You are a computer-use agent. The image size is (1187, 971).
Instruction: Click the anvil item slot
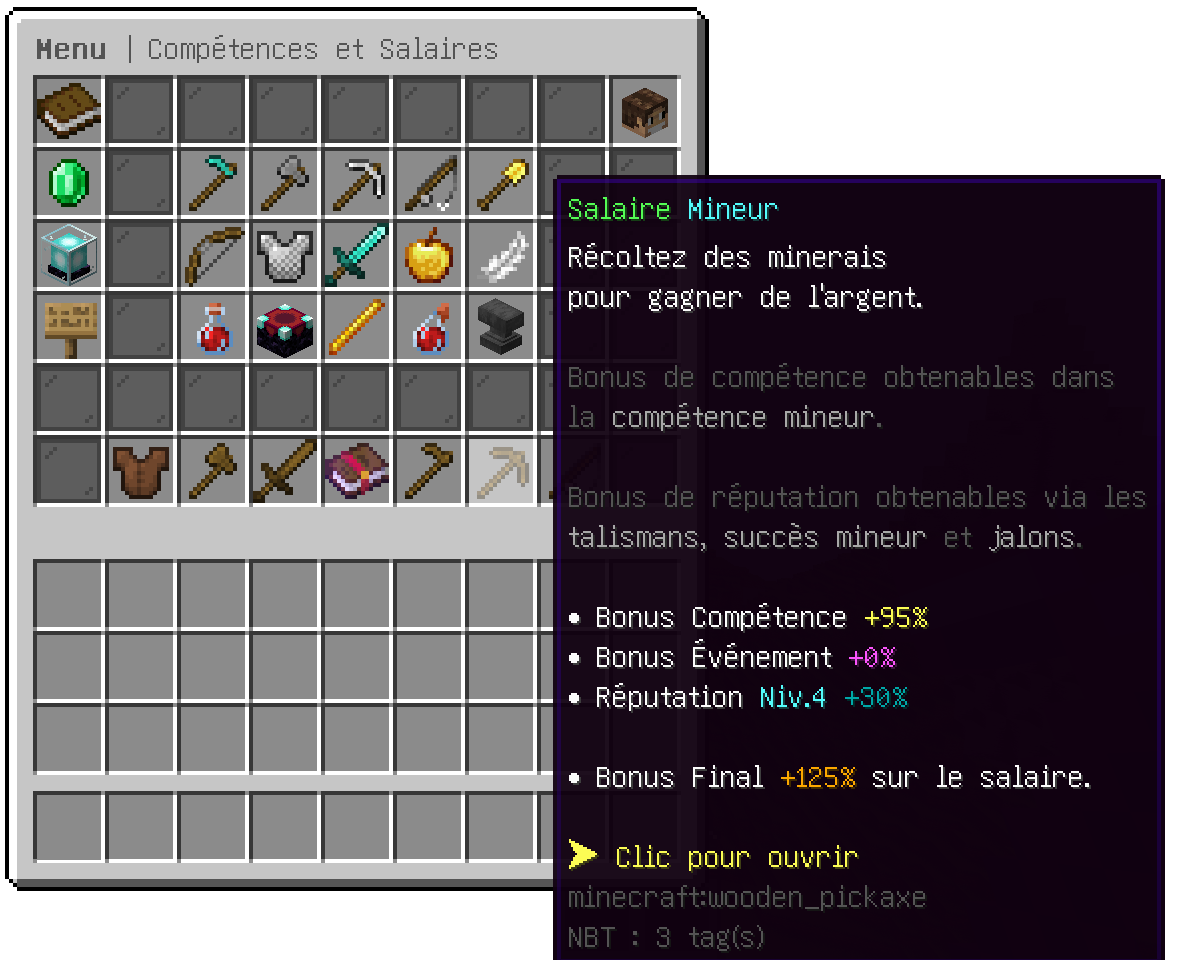pyautogui.click(x=501, y=327)
